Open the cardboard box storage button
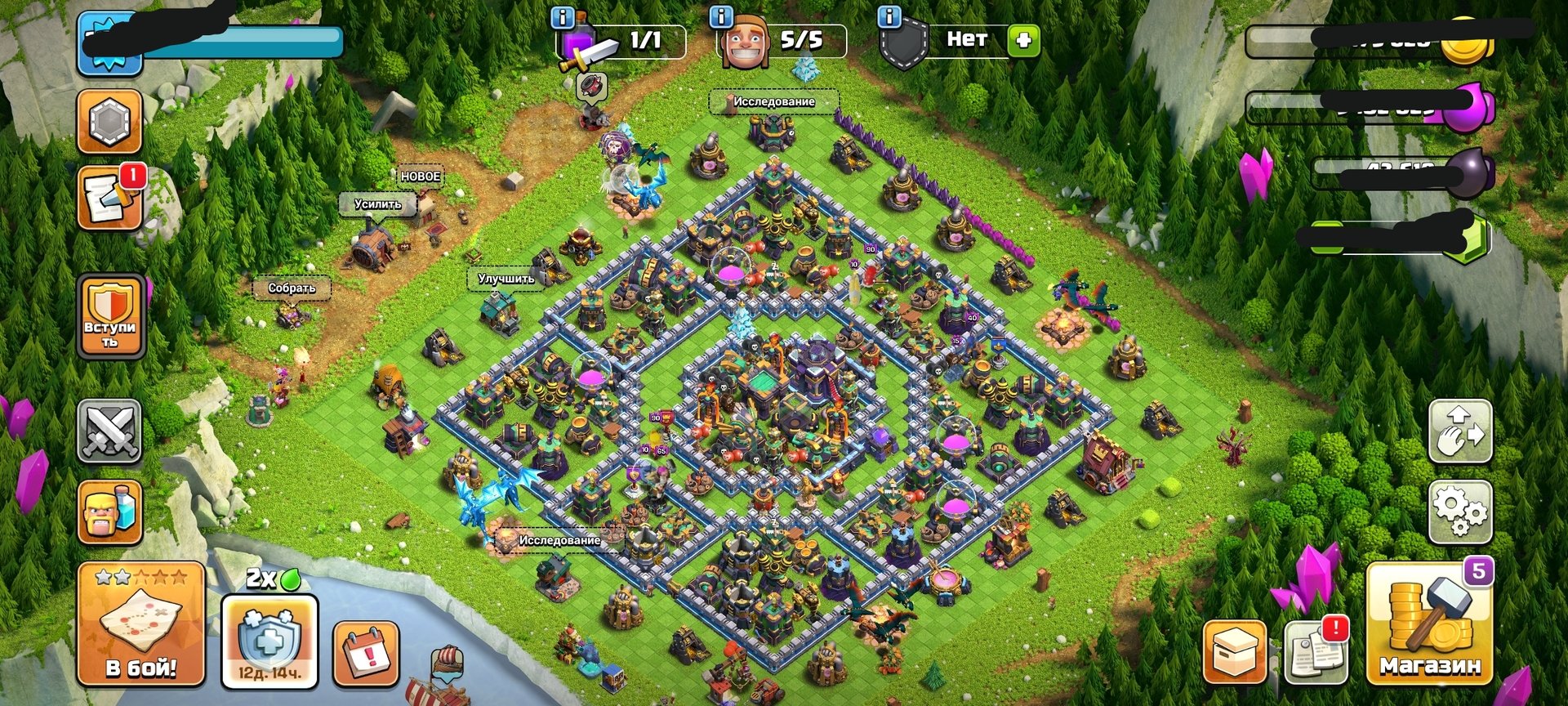The width and height of the screenshot is (1568, 706). click(1235, 653)
